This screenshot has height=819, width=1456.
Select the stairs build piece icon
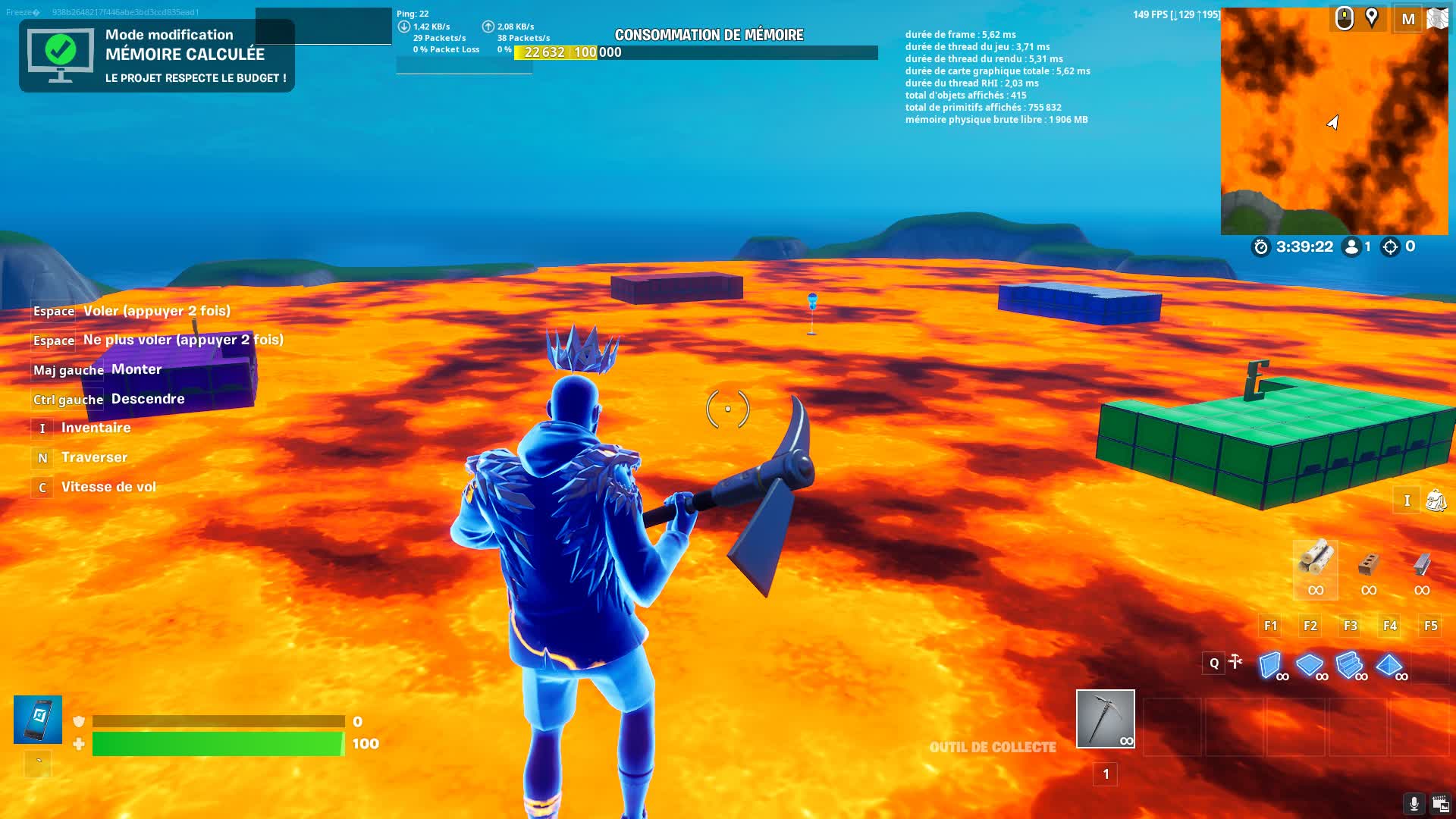(x=1350, y=664)
